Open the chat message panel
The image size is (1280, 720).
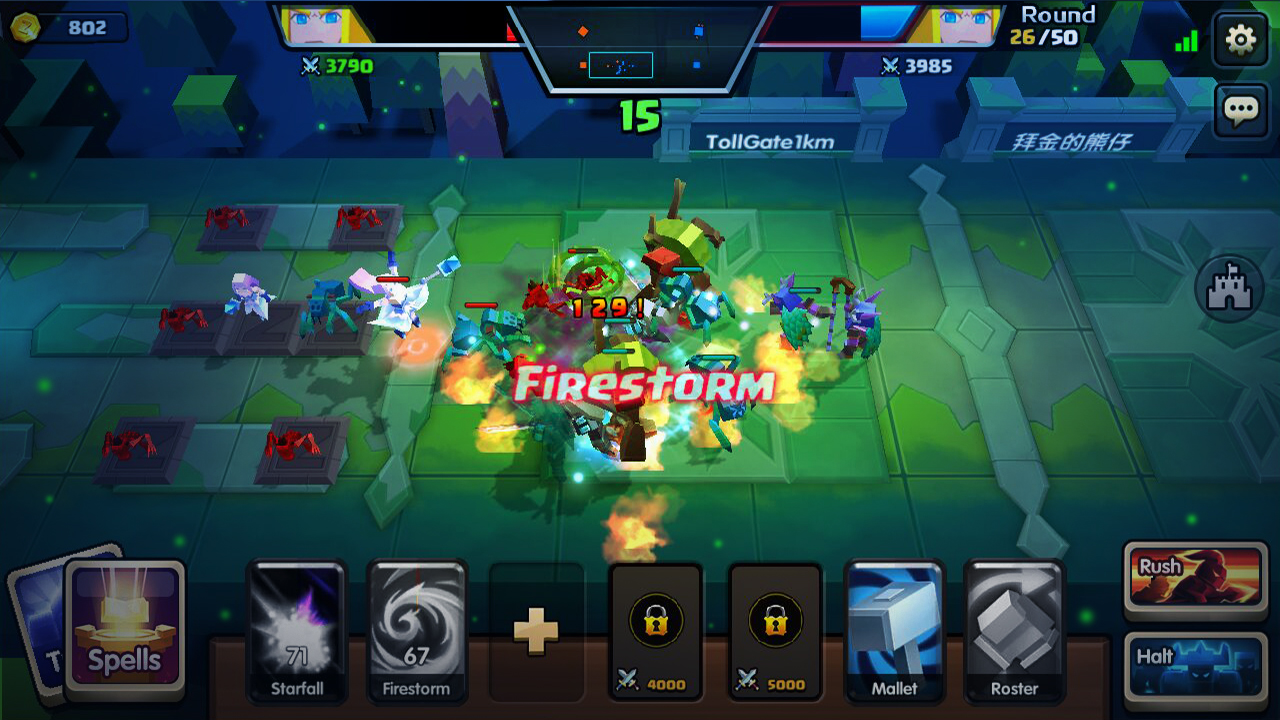click(1240, 108)
